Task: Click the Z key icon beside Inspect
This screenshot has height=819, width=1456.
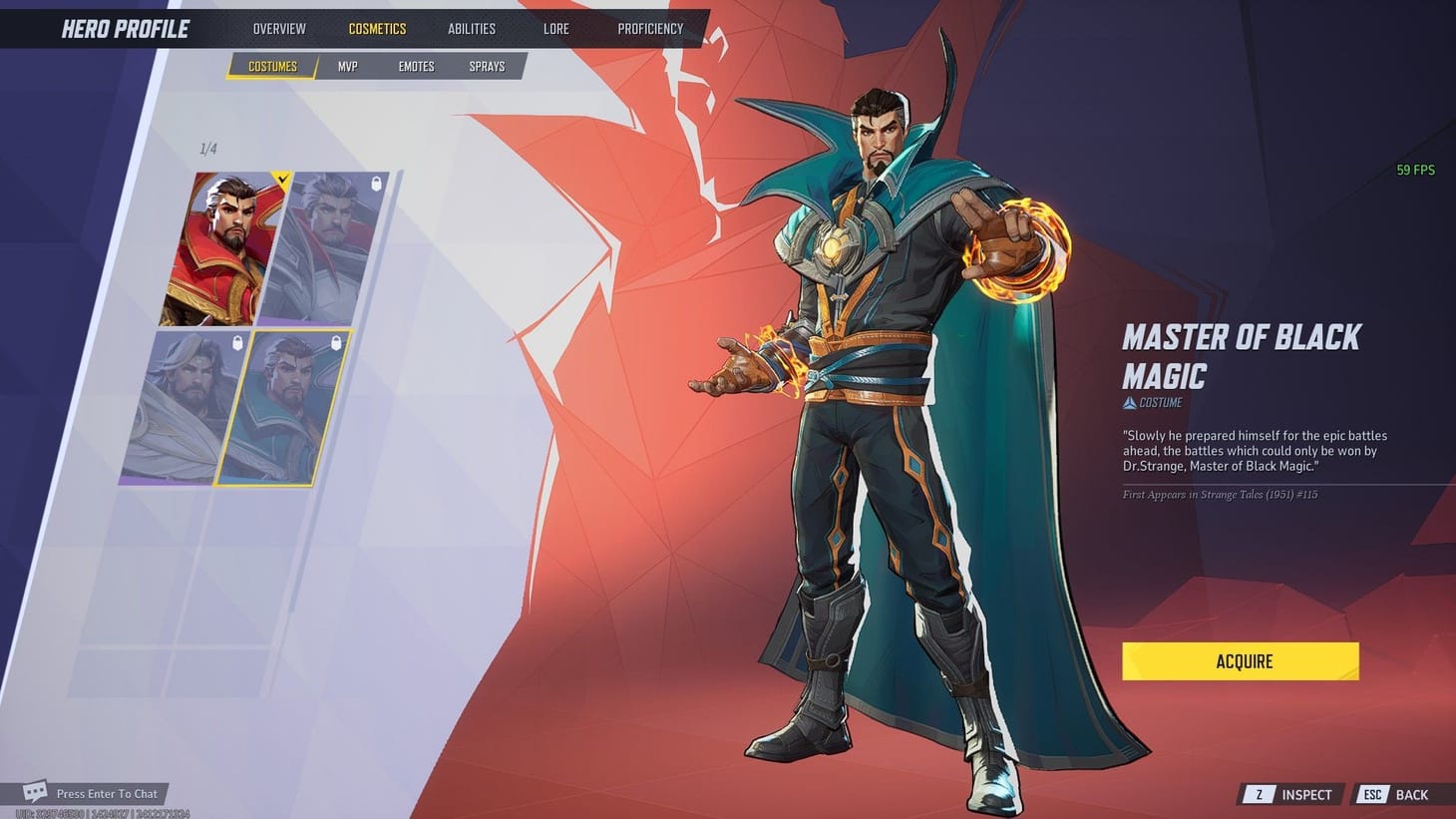Action: tap(1257, 794)
